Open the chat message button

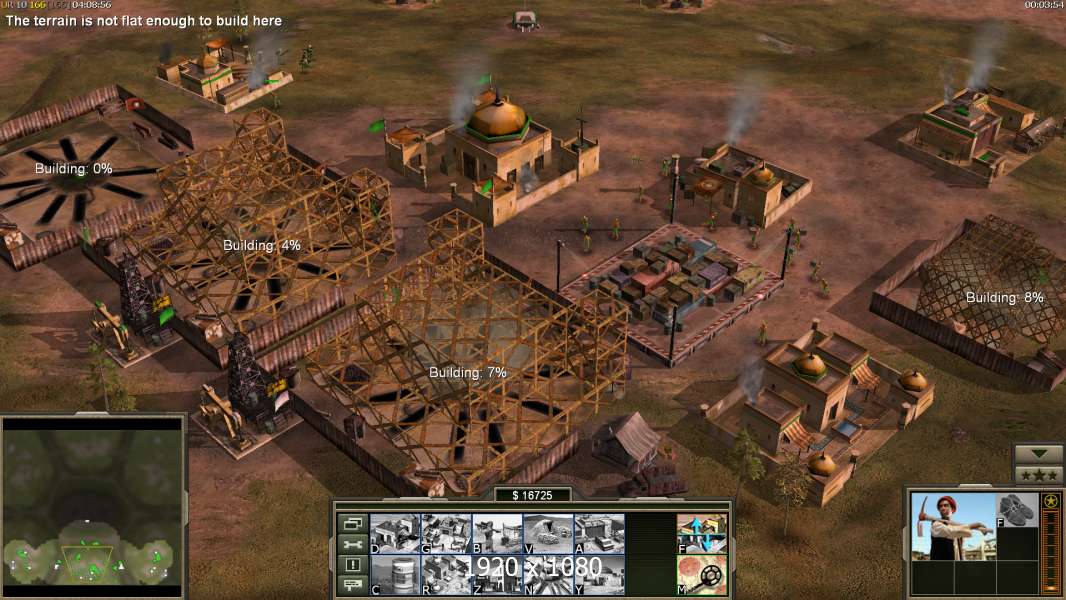click(x=351, y=586)
